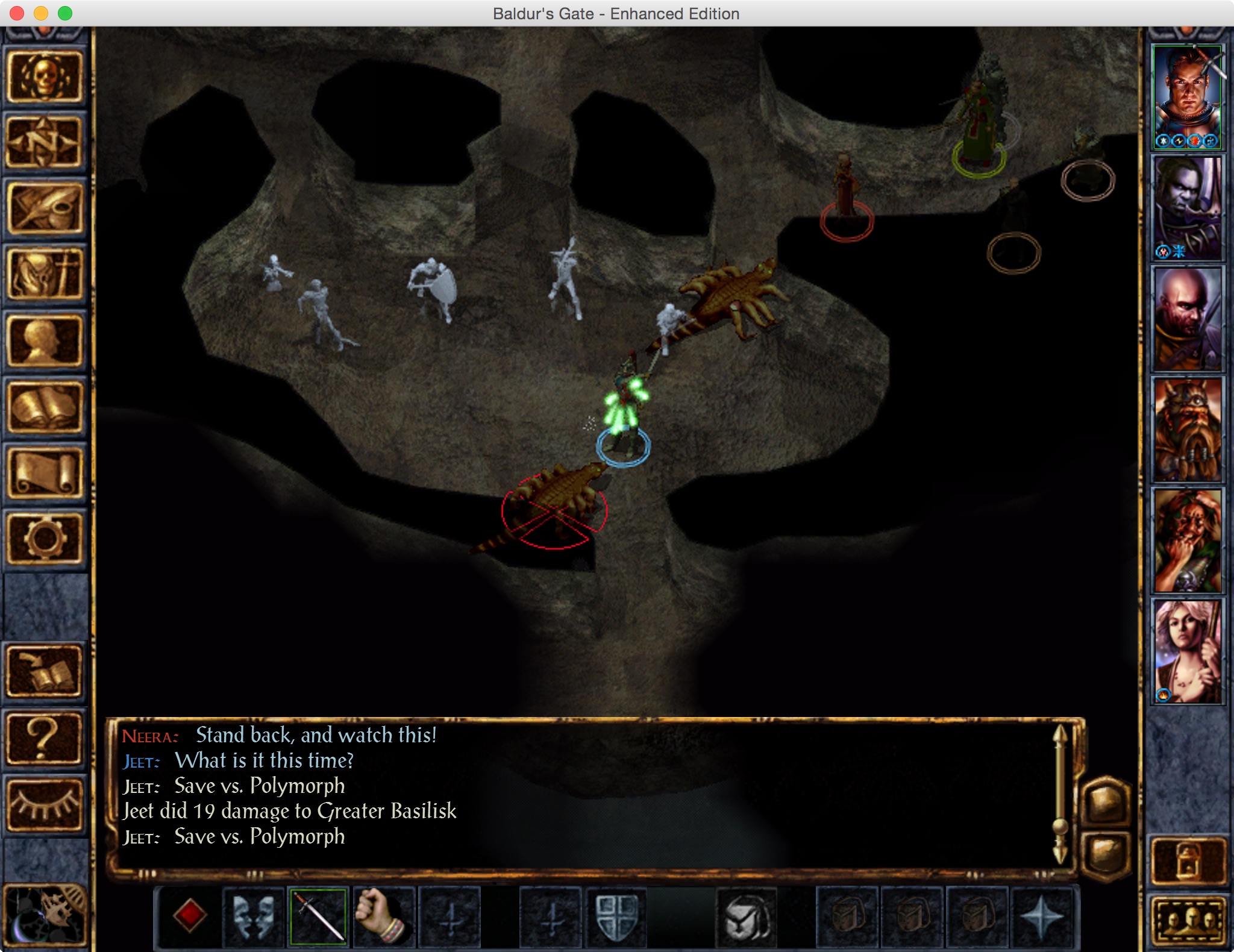Toggle the party AI lantern button
Viewport: 1234px width, 952px height.
pos(1188,860)
